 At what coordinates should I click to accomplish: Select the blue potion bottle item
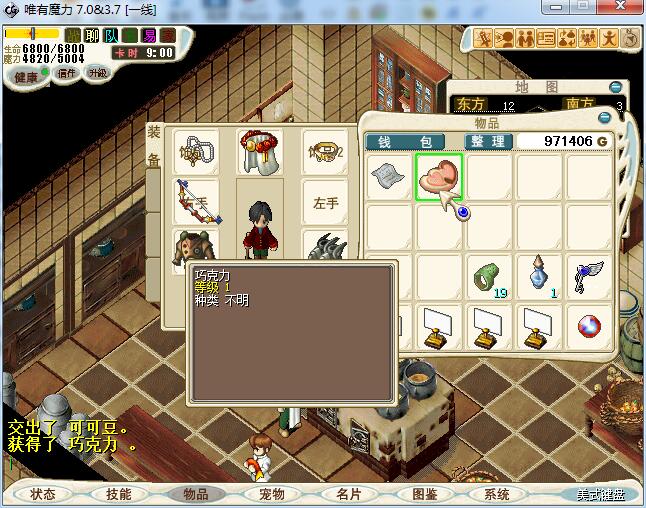540,276
